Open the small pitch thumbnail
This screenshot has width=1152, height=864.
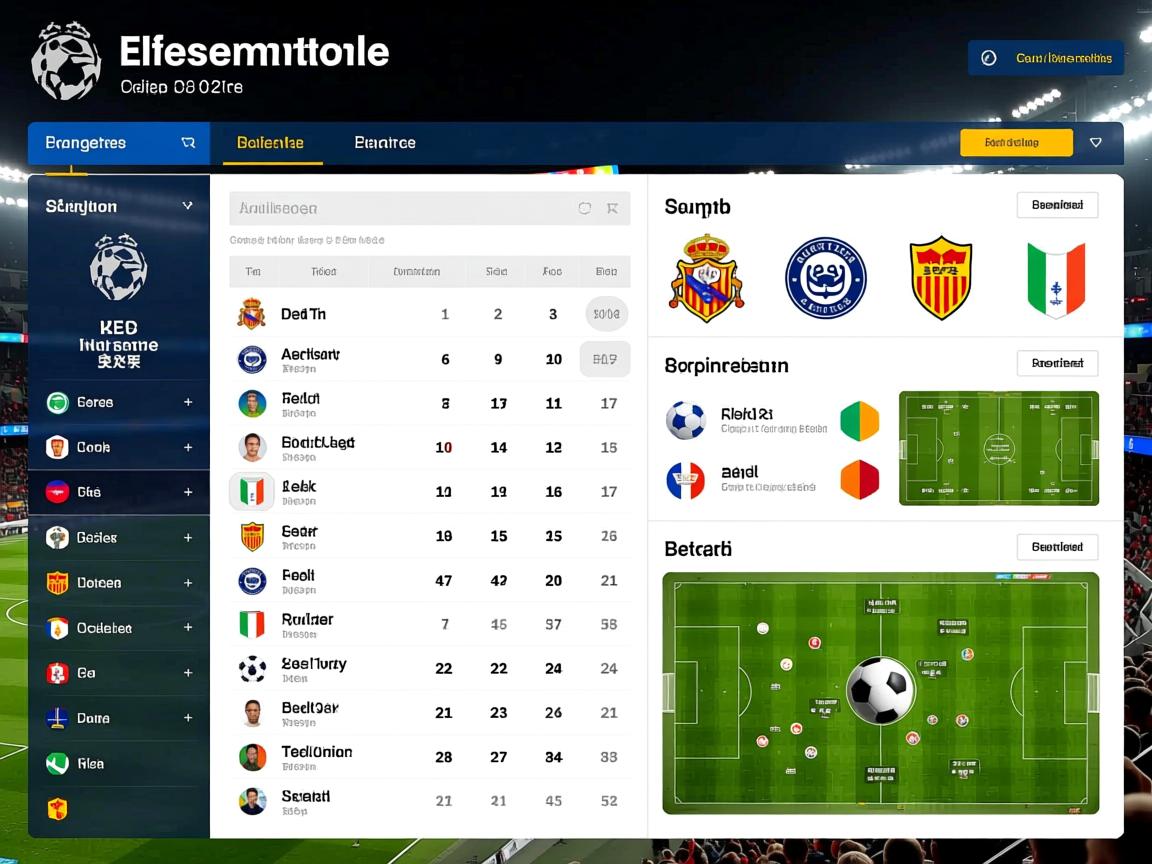point(998,447)
